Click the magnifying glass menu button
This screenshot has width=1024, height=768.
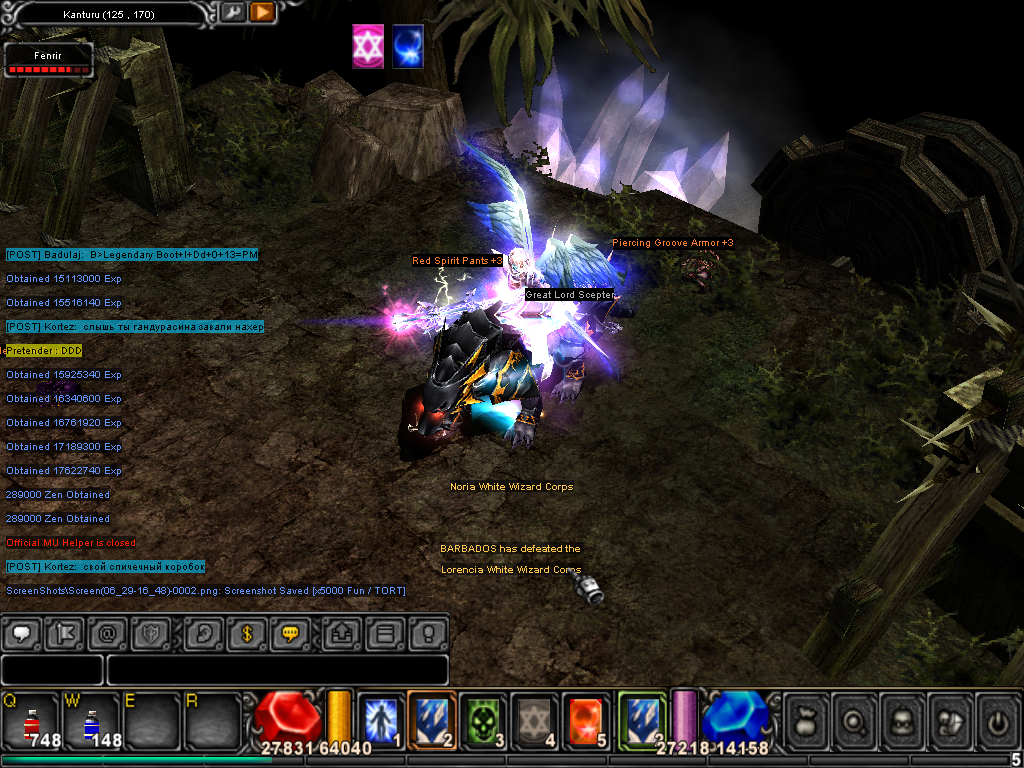pyautogui.click(x=855, y=718)
